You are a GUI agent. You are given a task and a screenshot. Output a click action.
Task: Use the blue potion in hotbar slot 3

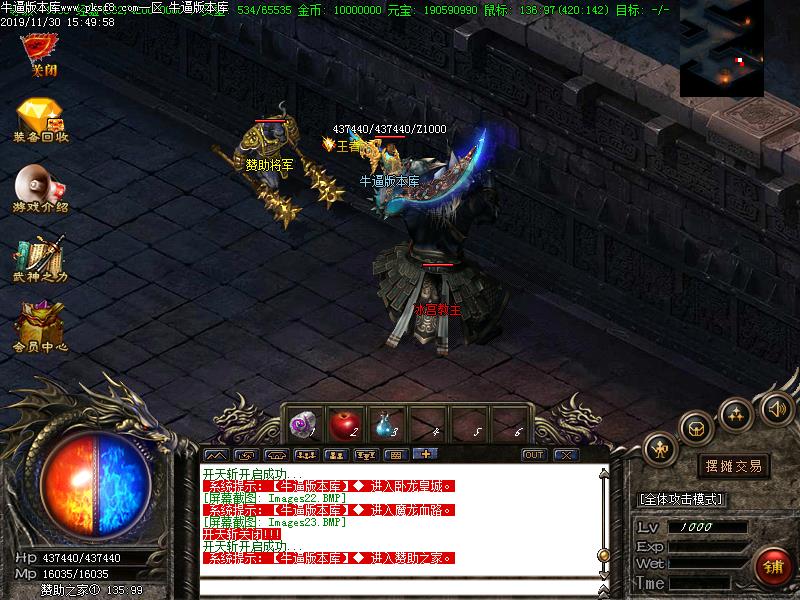pos(385,425)
